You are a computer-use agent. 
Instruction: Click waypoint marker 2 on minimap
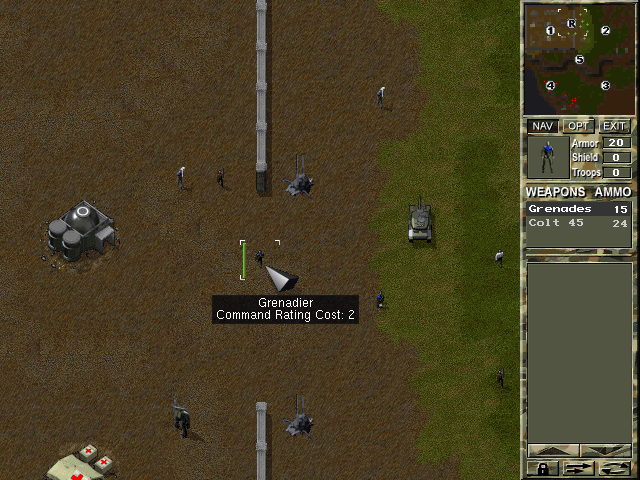point(605,30)
